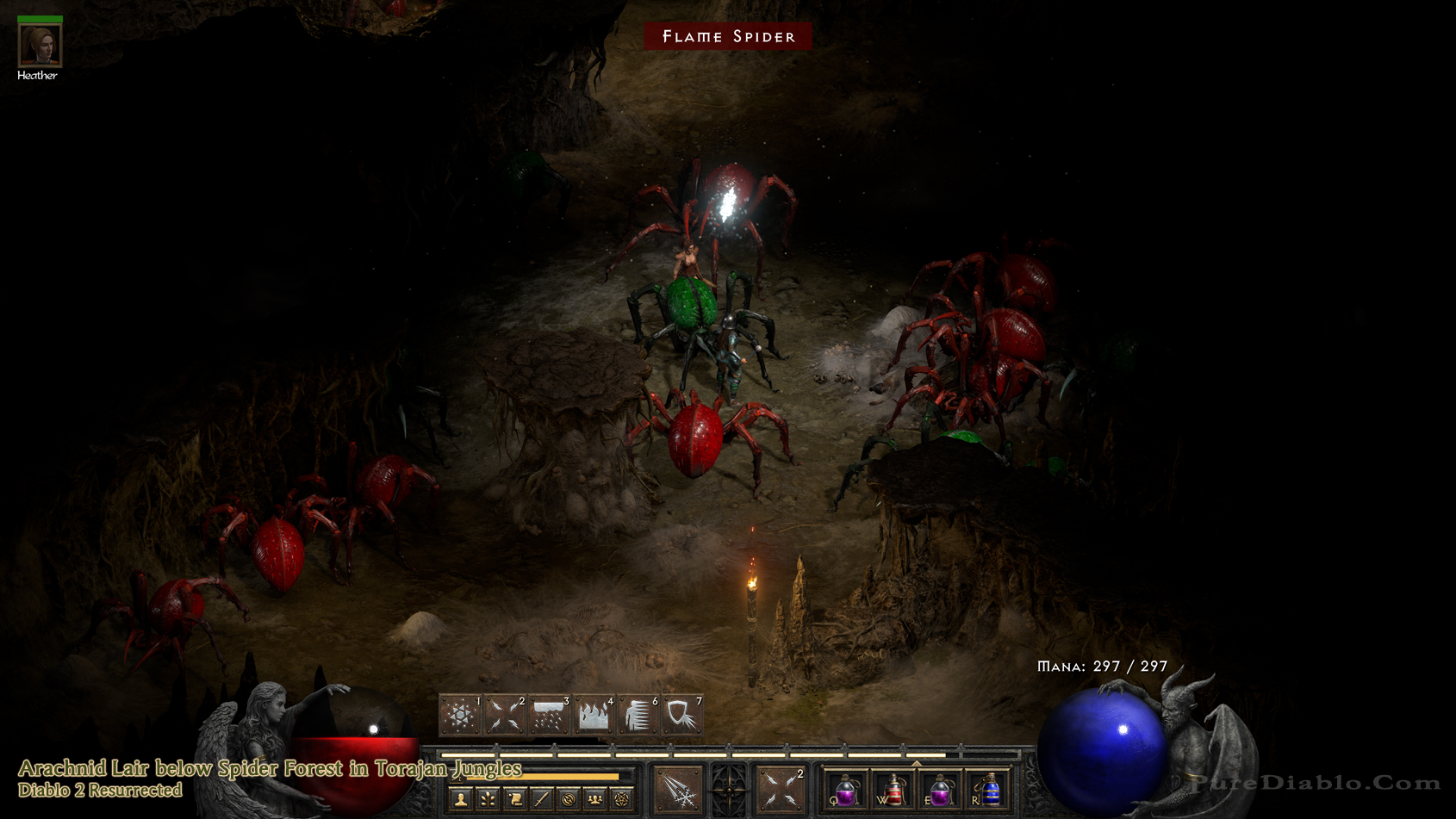Select the four lightning bolts skill in hotbar slot 2
The image size is (1456, 819).
pos(505,716)
